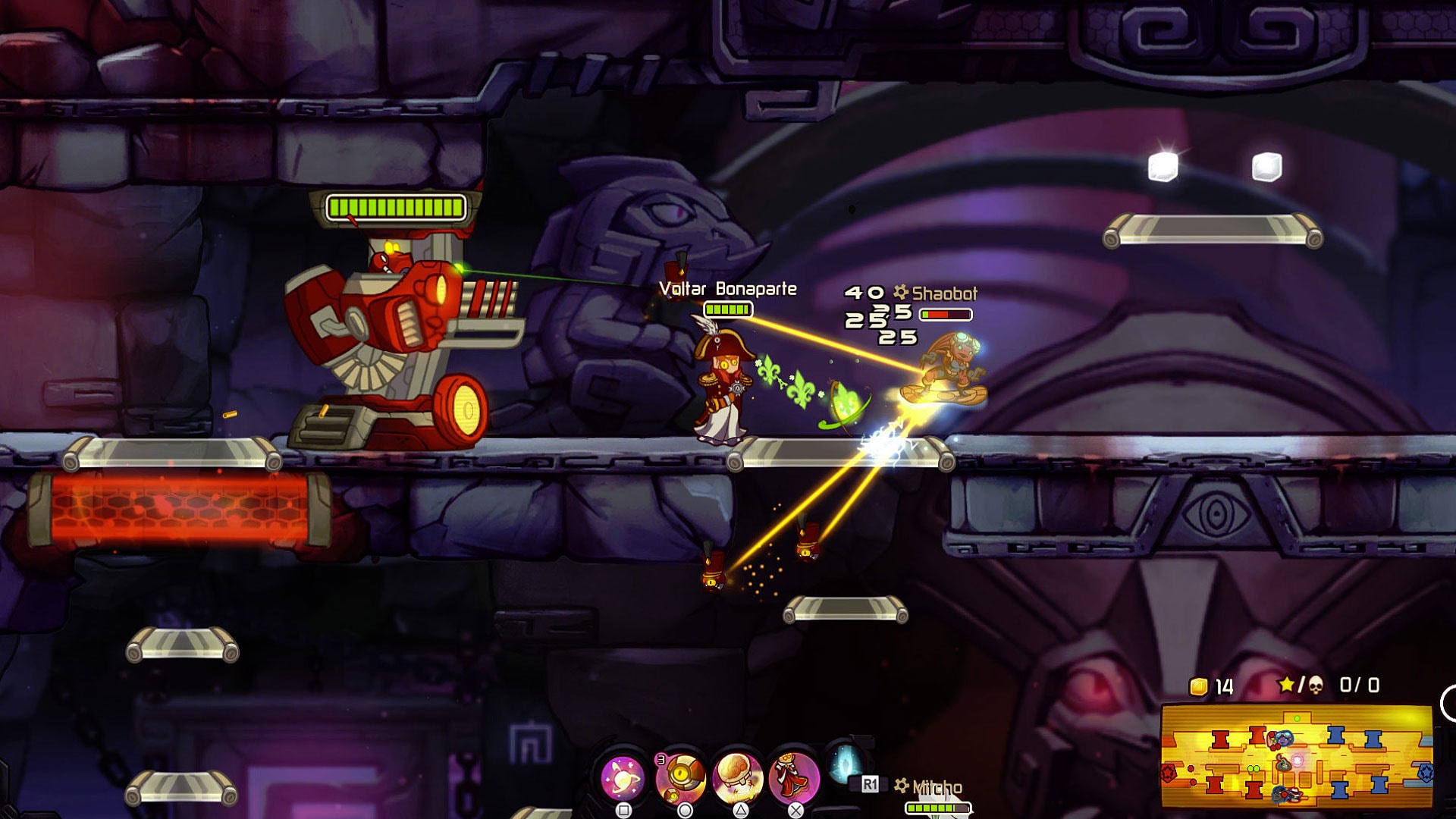Click the Shaobot enemy nameplate
This screenshot has width=1456, height=819.
(x=946, y=292)
